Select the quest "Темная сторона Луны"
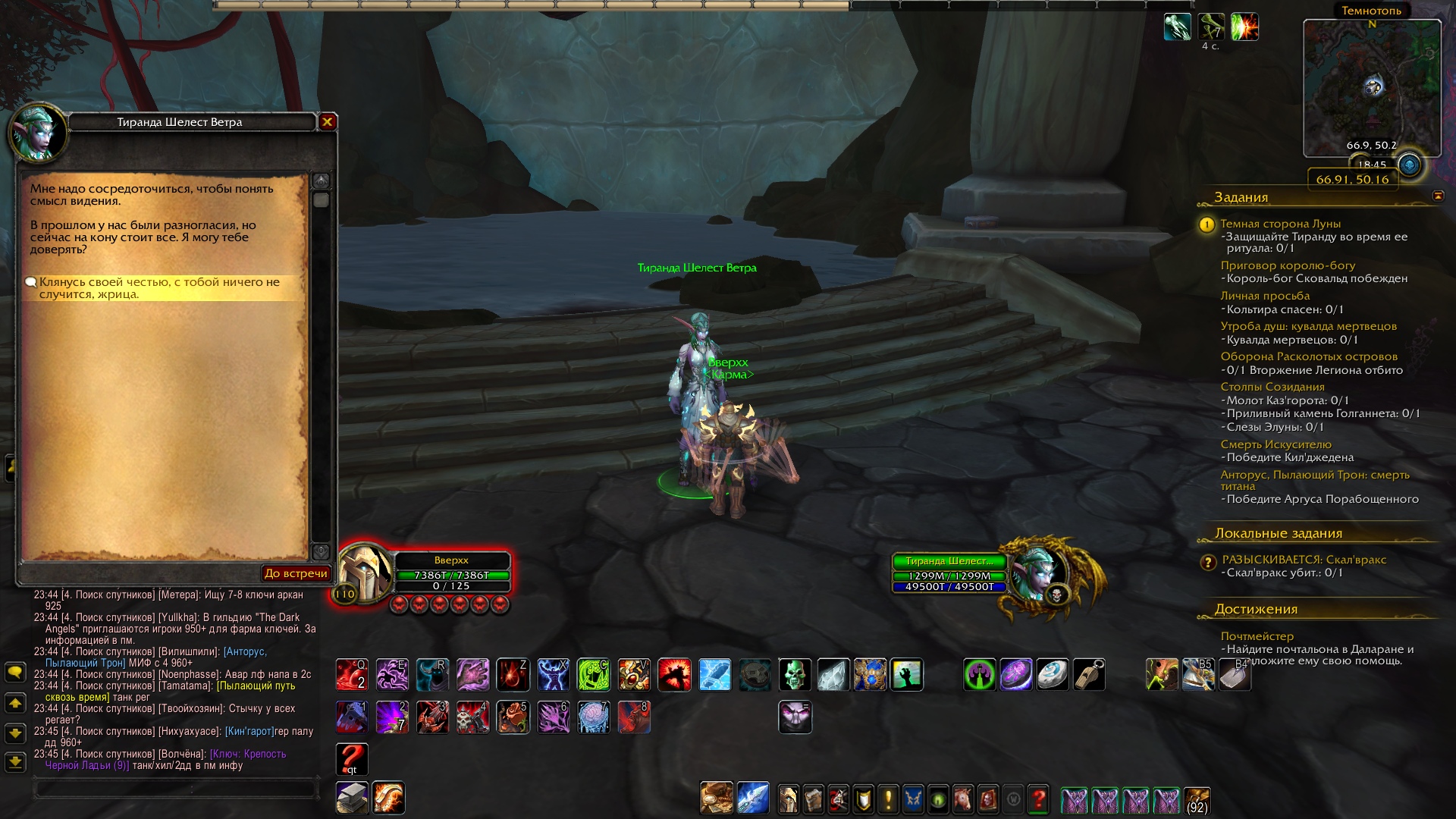Image resolution: width=1456 pixels, height=819 pixels. 1280,224
